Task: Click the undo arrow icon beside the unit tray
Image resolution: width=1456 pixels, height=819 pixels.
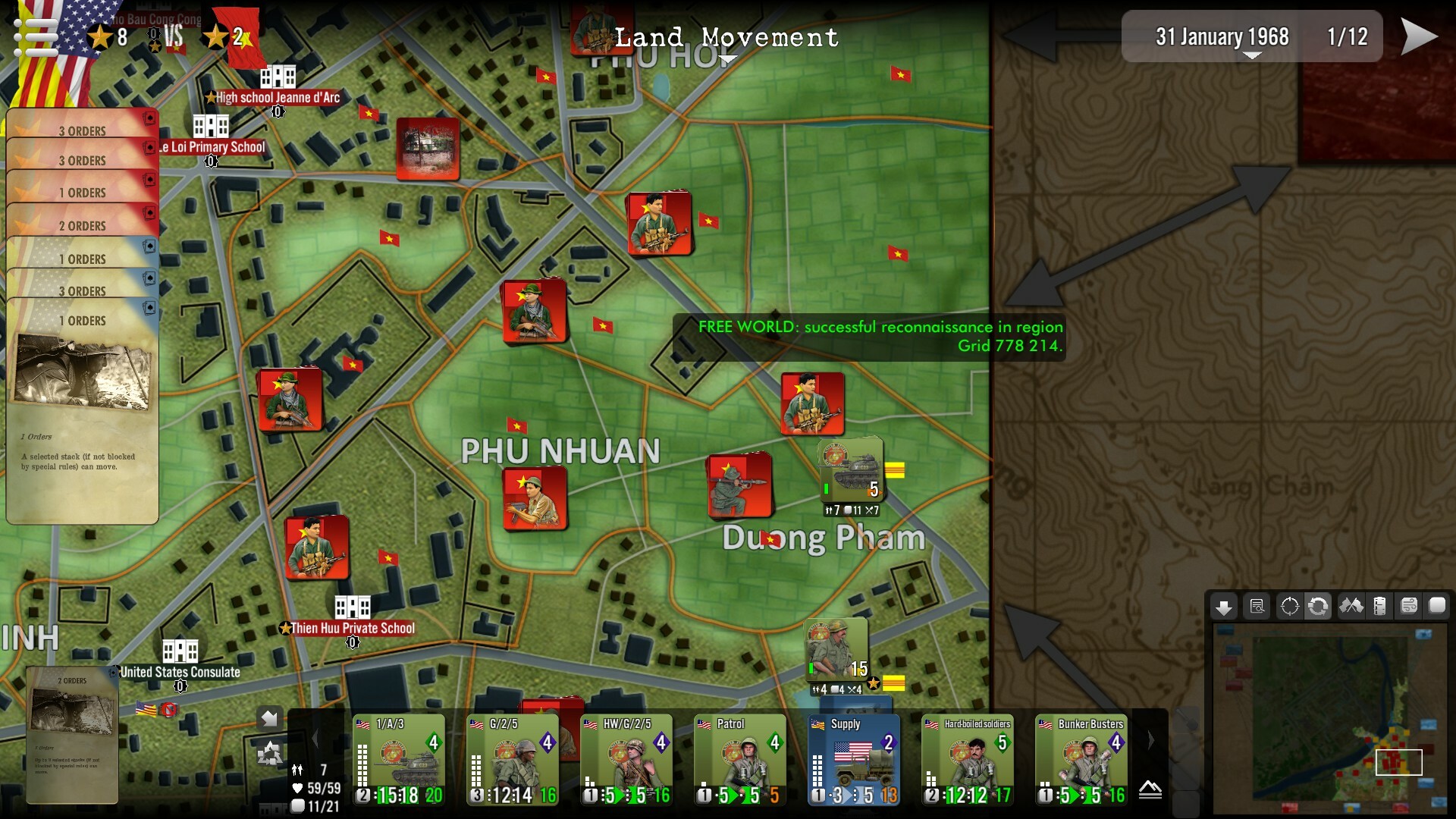Action: coord(268,718)
